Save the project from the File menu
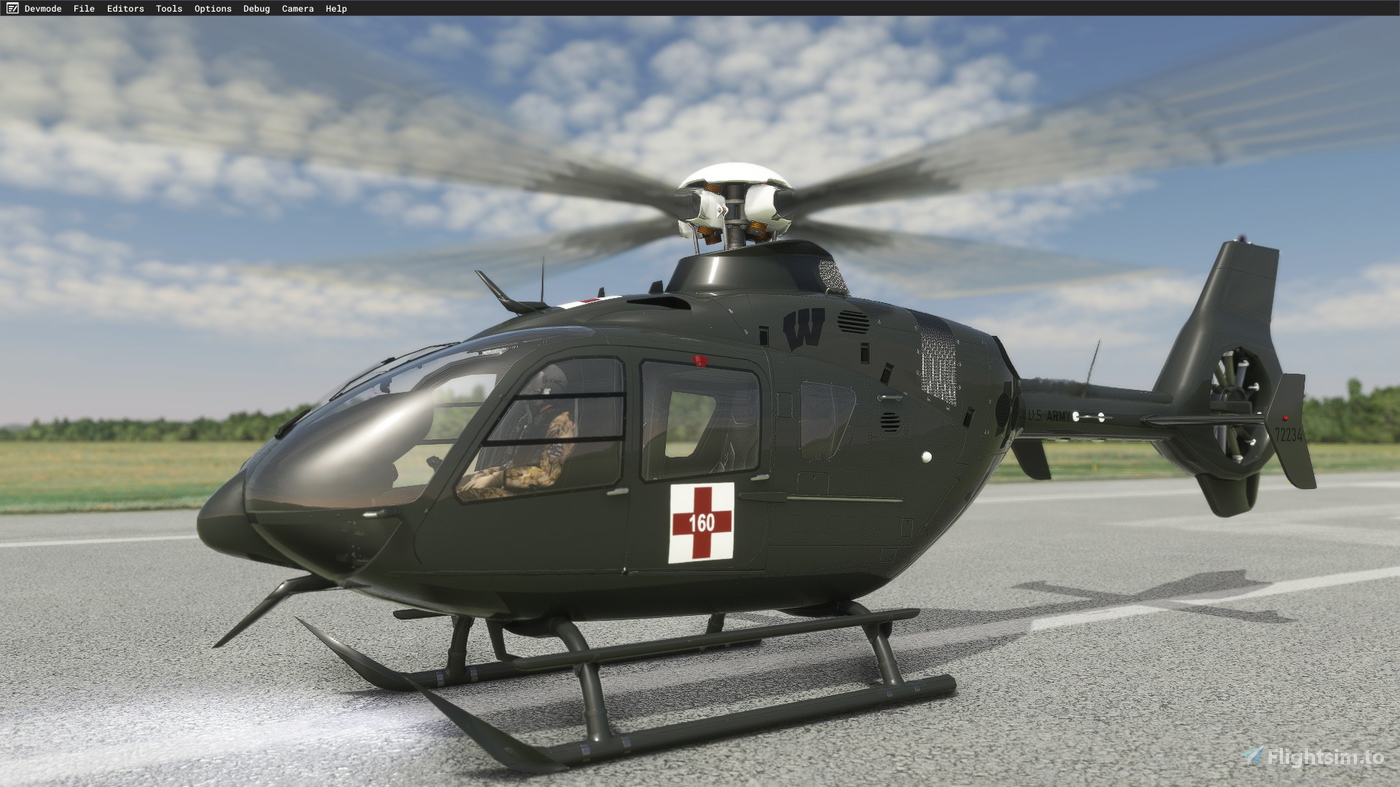The image size is (1400, 787). point(83,8)
